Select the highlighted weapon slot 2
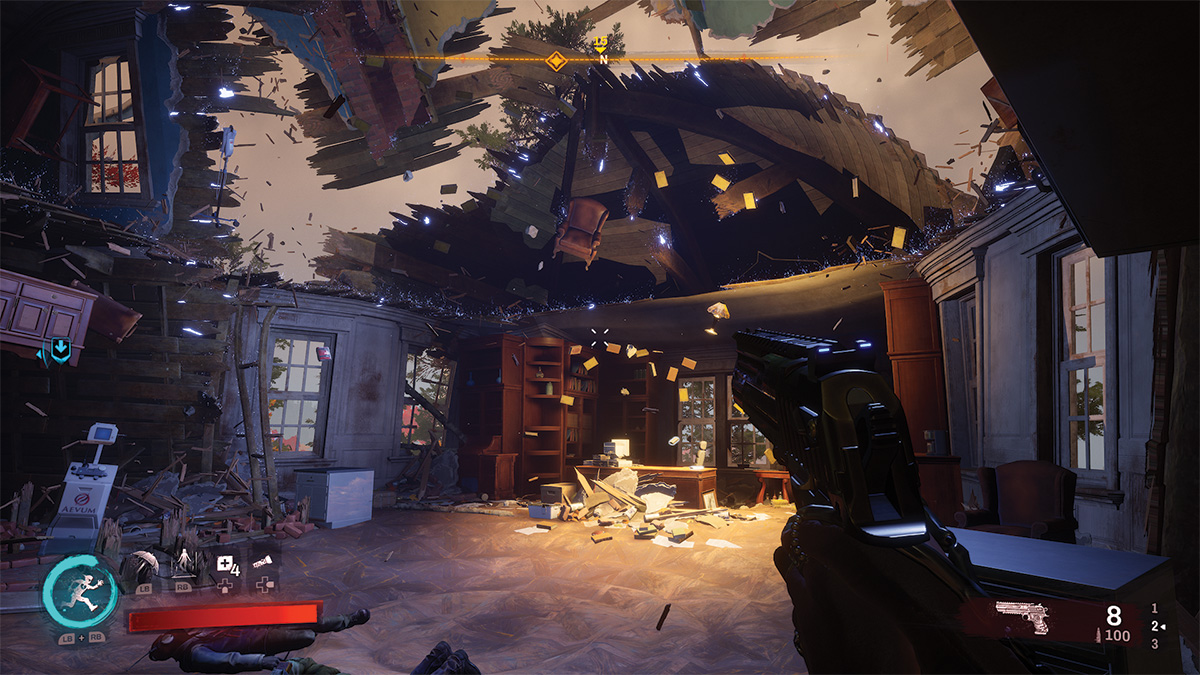This screenshot has height=675, width=1200. pos(1156,625)
